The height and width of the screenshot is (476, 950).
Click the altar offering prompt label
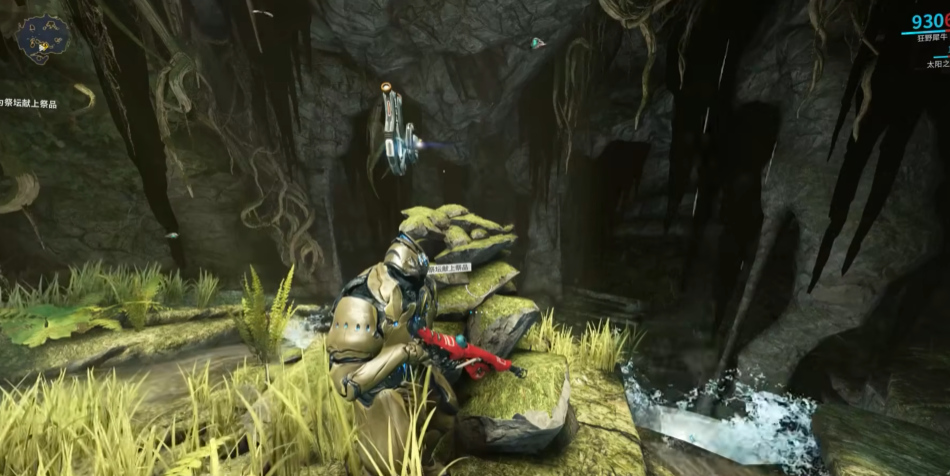tap(449, 268)
